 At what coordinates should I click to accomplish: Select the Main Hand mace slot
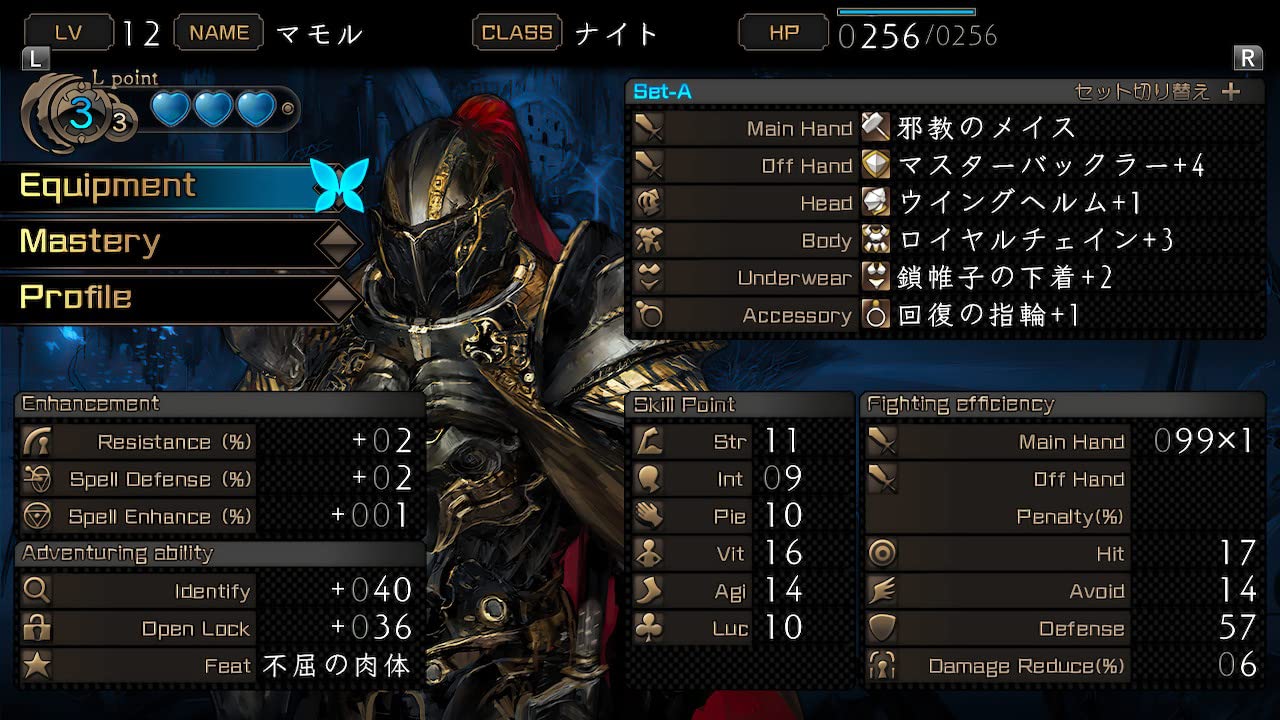tap(945, 128)
